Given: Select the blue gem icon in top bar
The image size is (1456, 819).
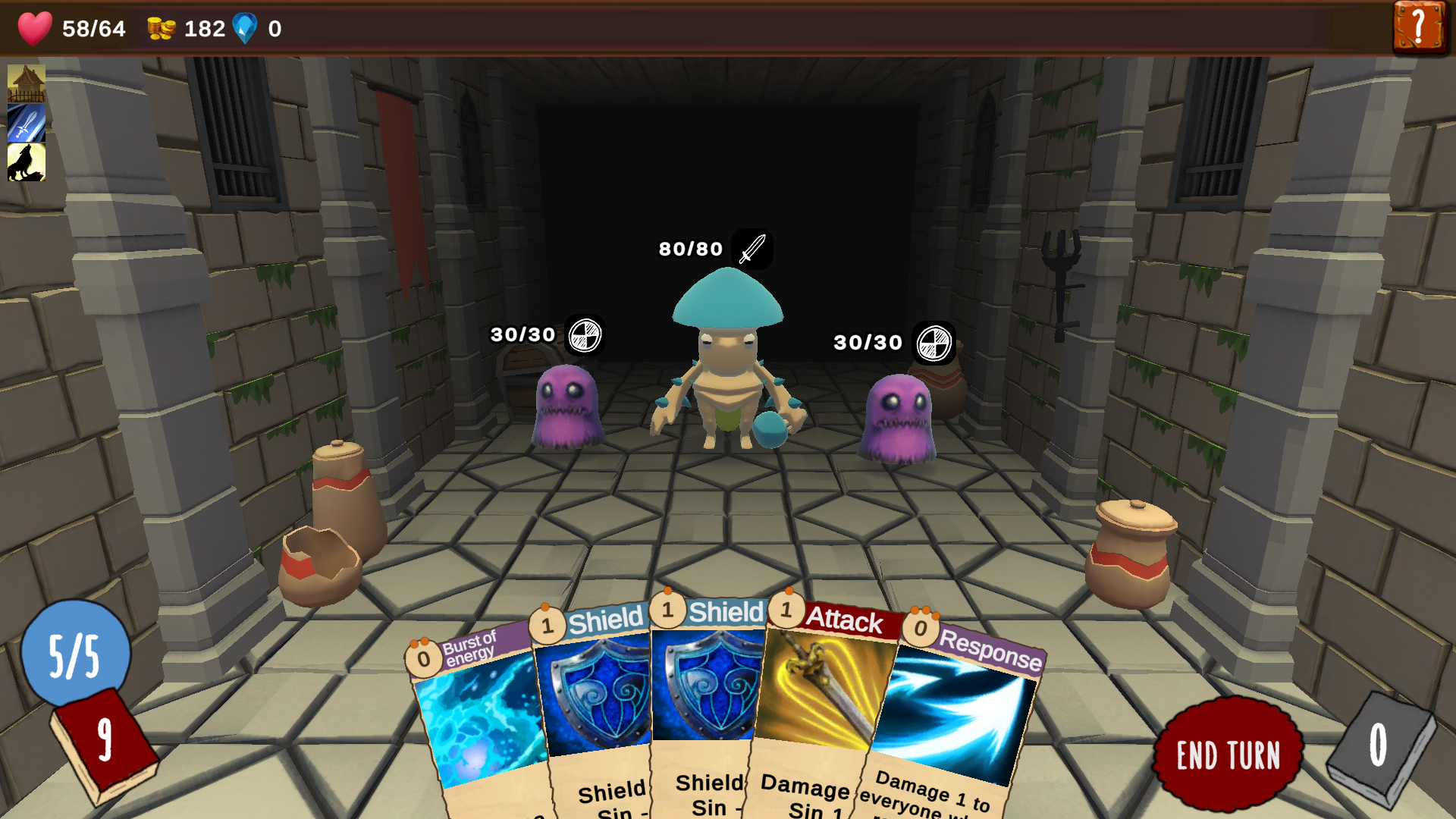Looking at the screenshot, I should (248, 29).
